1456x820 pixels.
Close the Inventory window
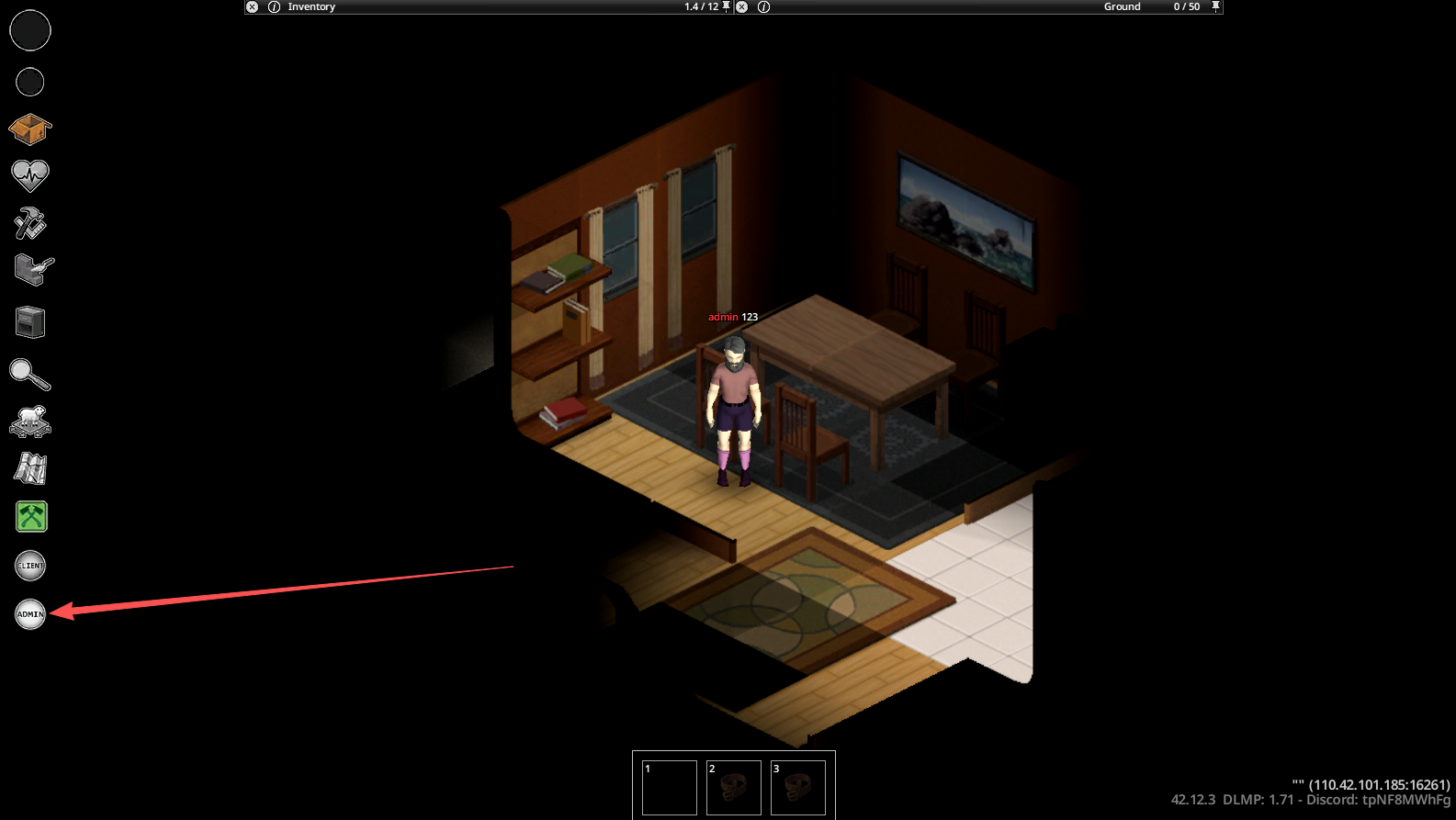pos(252,6)
